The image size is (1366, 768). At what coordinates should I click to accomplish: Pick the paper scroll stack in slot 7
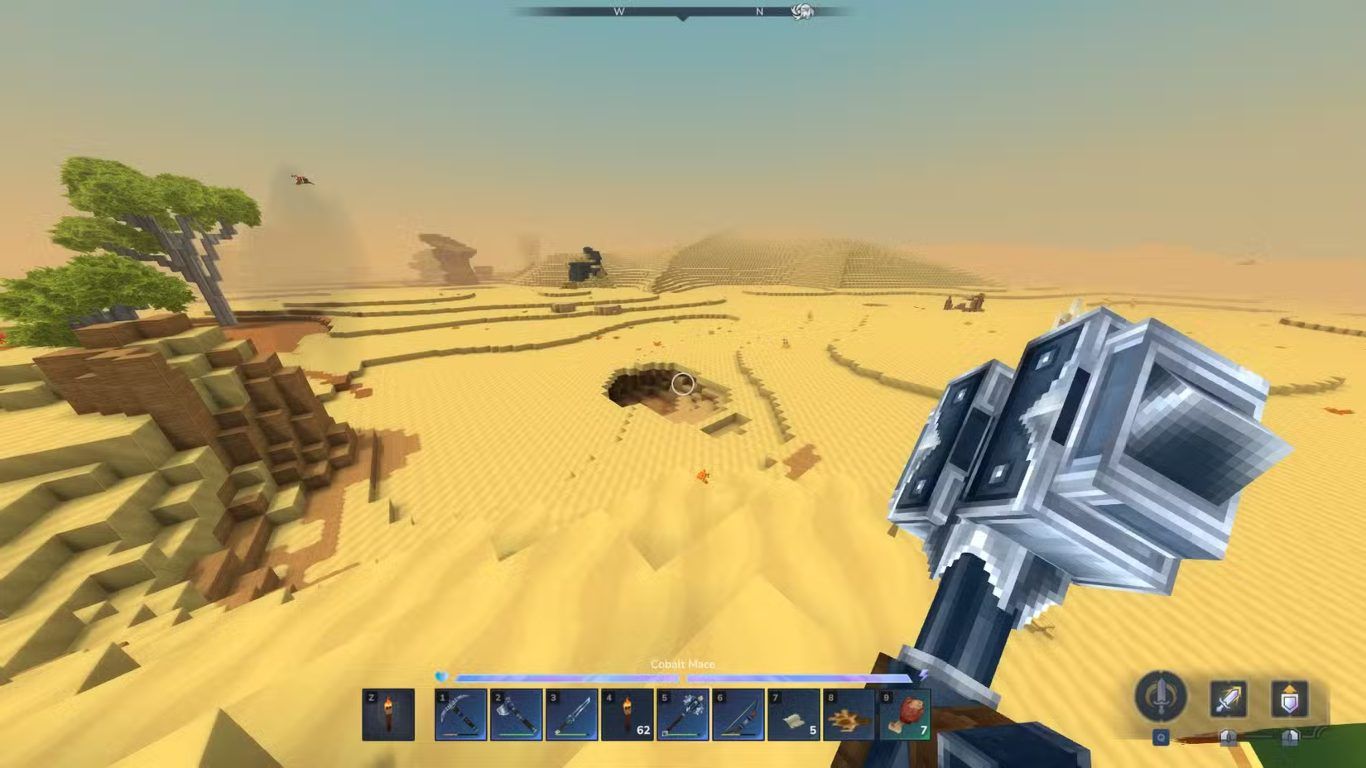point(794,714)
